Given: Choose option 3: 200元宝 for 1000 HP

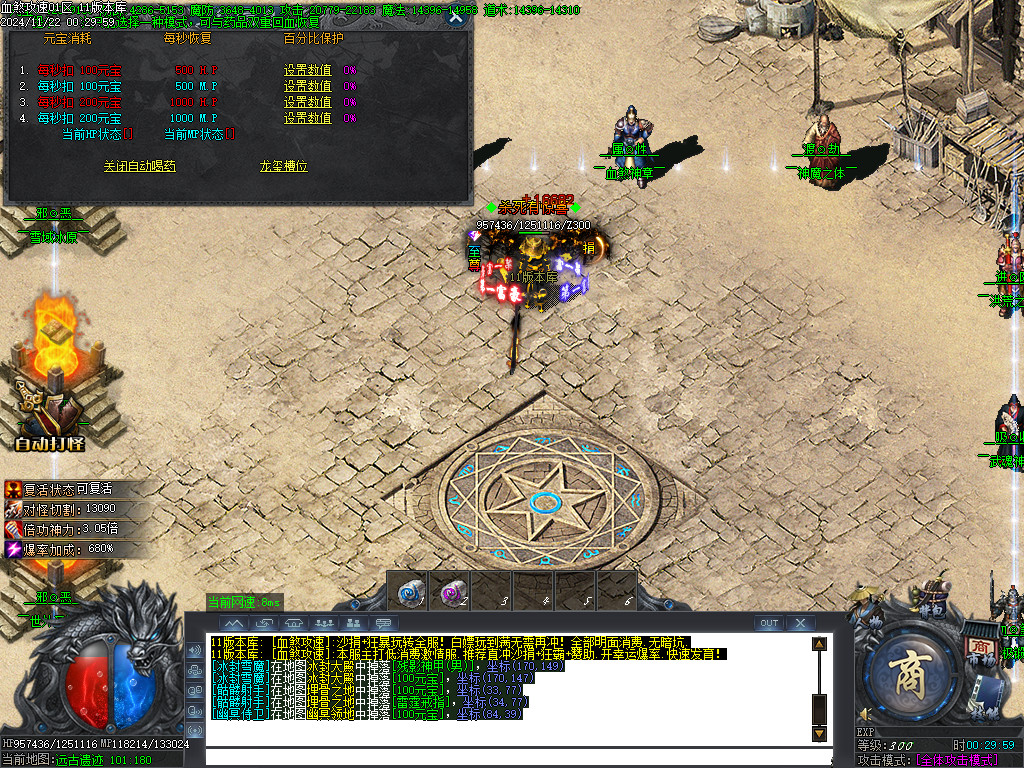Looking at the screenshot, I should pyautogui.click(x=79, y=102).
